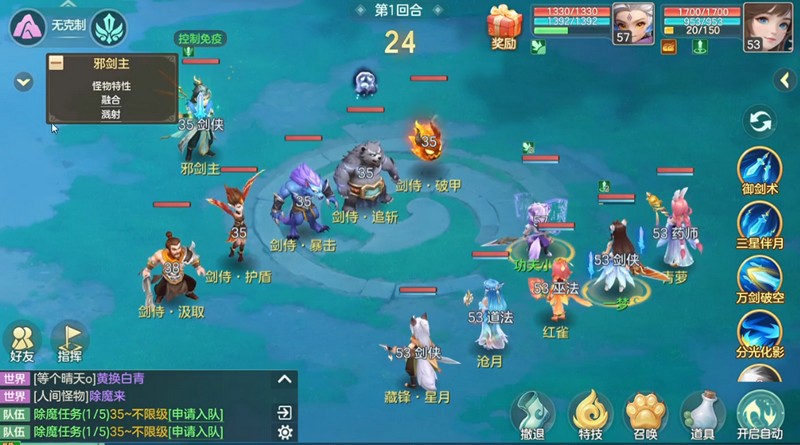This screenshot has height=445, width=800.
Task: Open the 特技 special skills menu
Action: pyautogui.click(x=590, y=412)
